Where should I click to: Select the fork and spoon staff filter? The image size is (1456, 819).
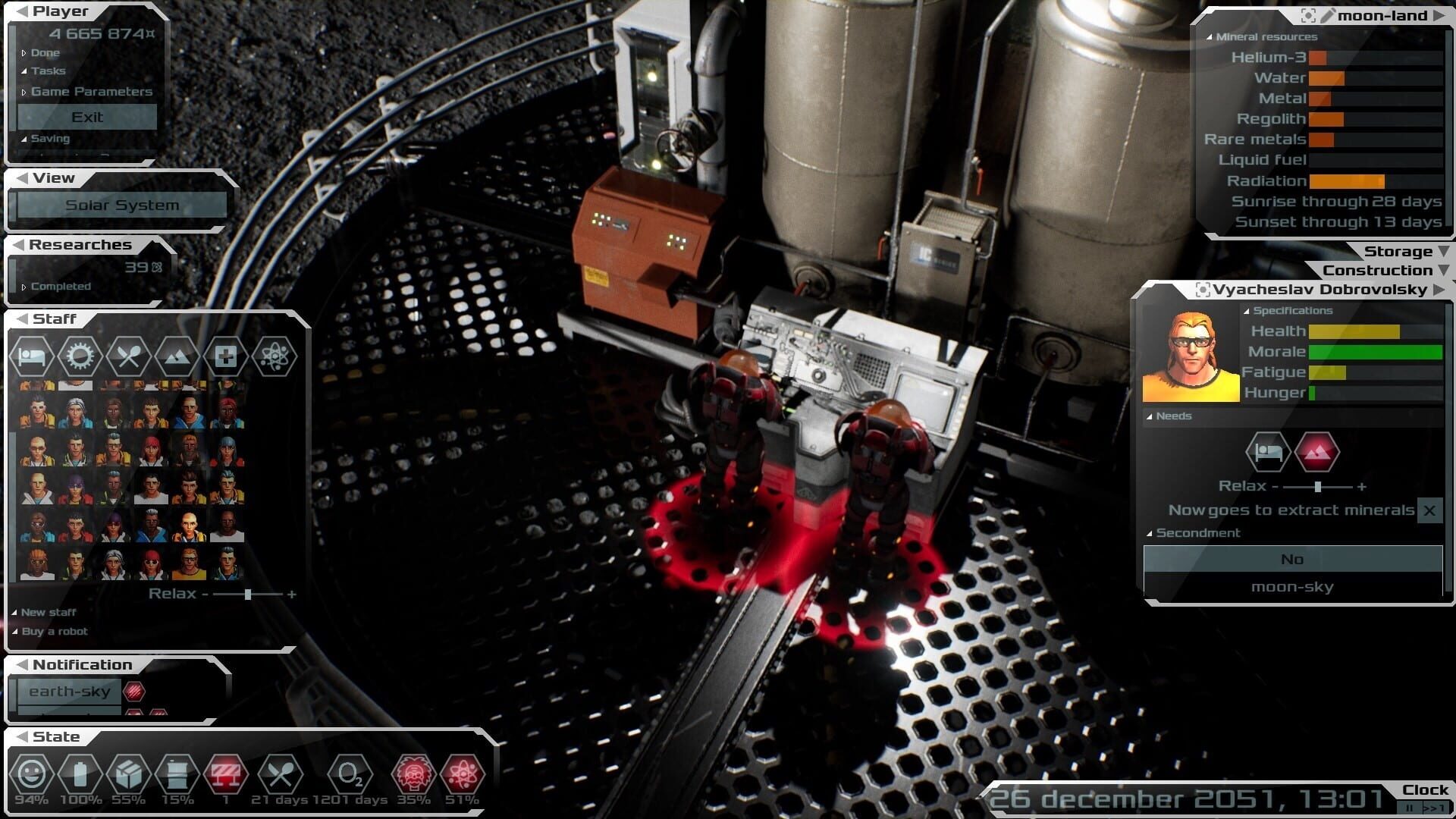[x=128, y=356]
